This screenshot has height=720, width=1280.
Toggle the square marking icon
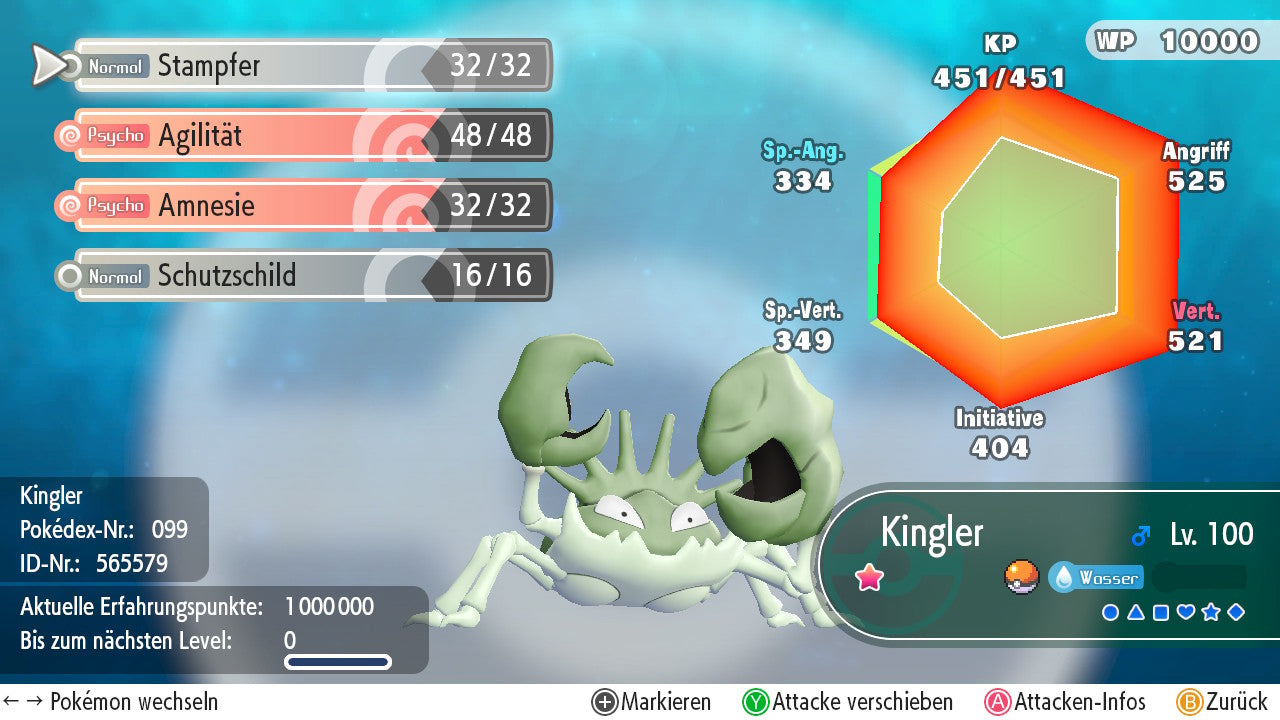click(x=1160, y=612)
